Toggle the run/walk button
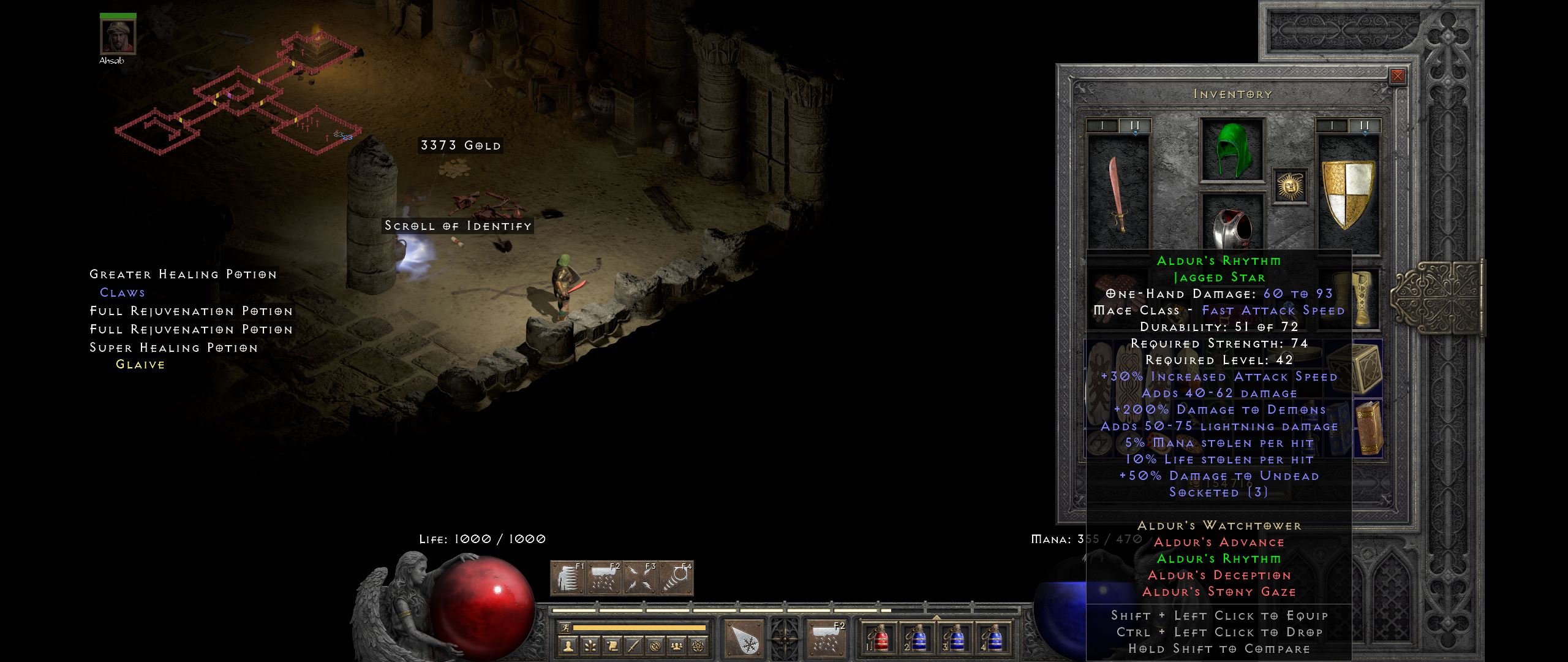 (565, 628)
